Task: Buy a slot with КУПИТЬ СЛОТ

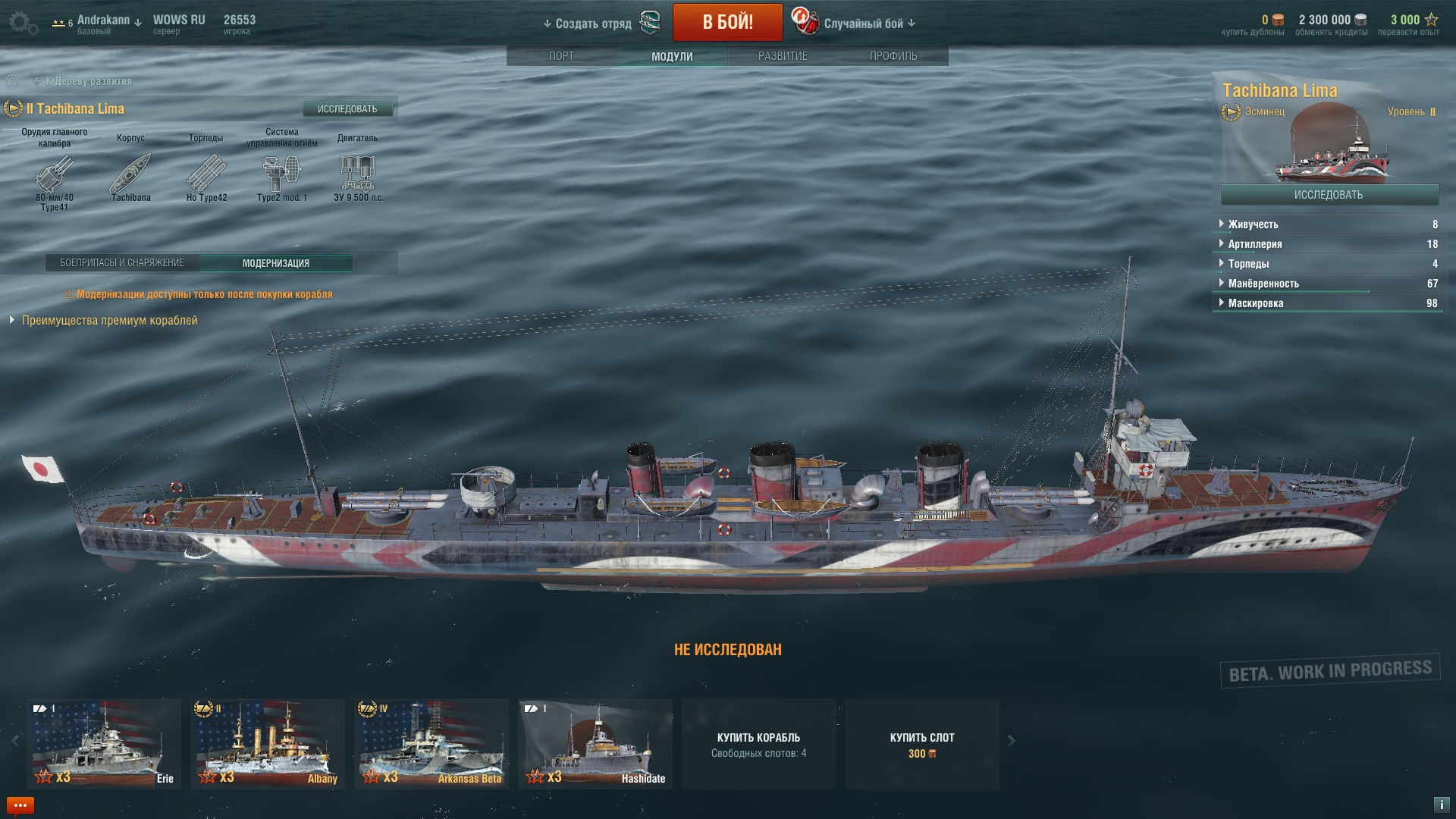Action: (x=922, y=744)
